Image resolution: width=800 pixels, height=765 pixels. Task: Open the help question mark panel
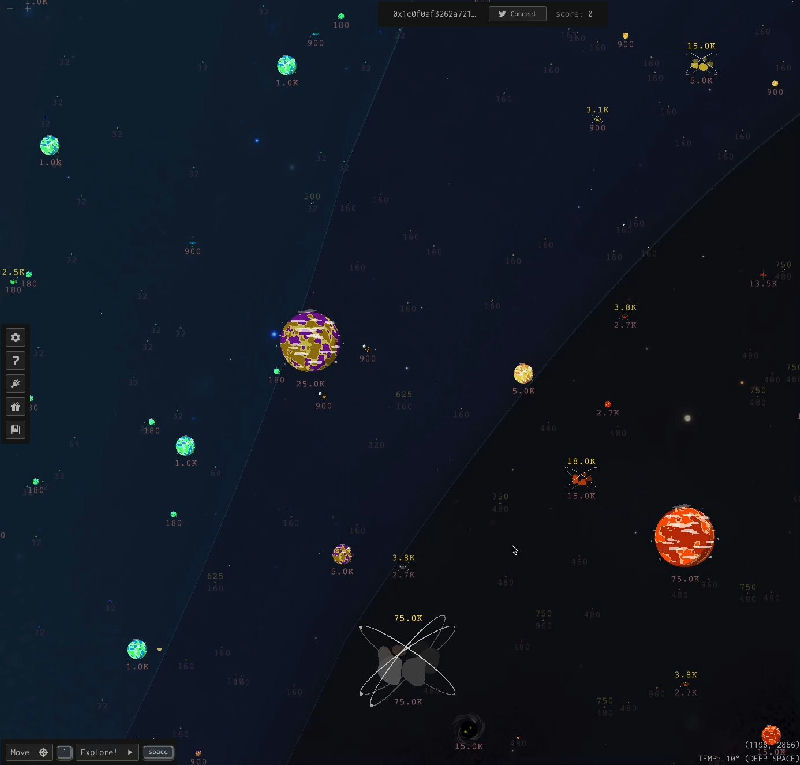pyautogui.click(x=16, y=361)
